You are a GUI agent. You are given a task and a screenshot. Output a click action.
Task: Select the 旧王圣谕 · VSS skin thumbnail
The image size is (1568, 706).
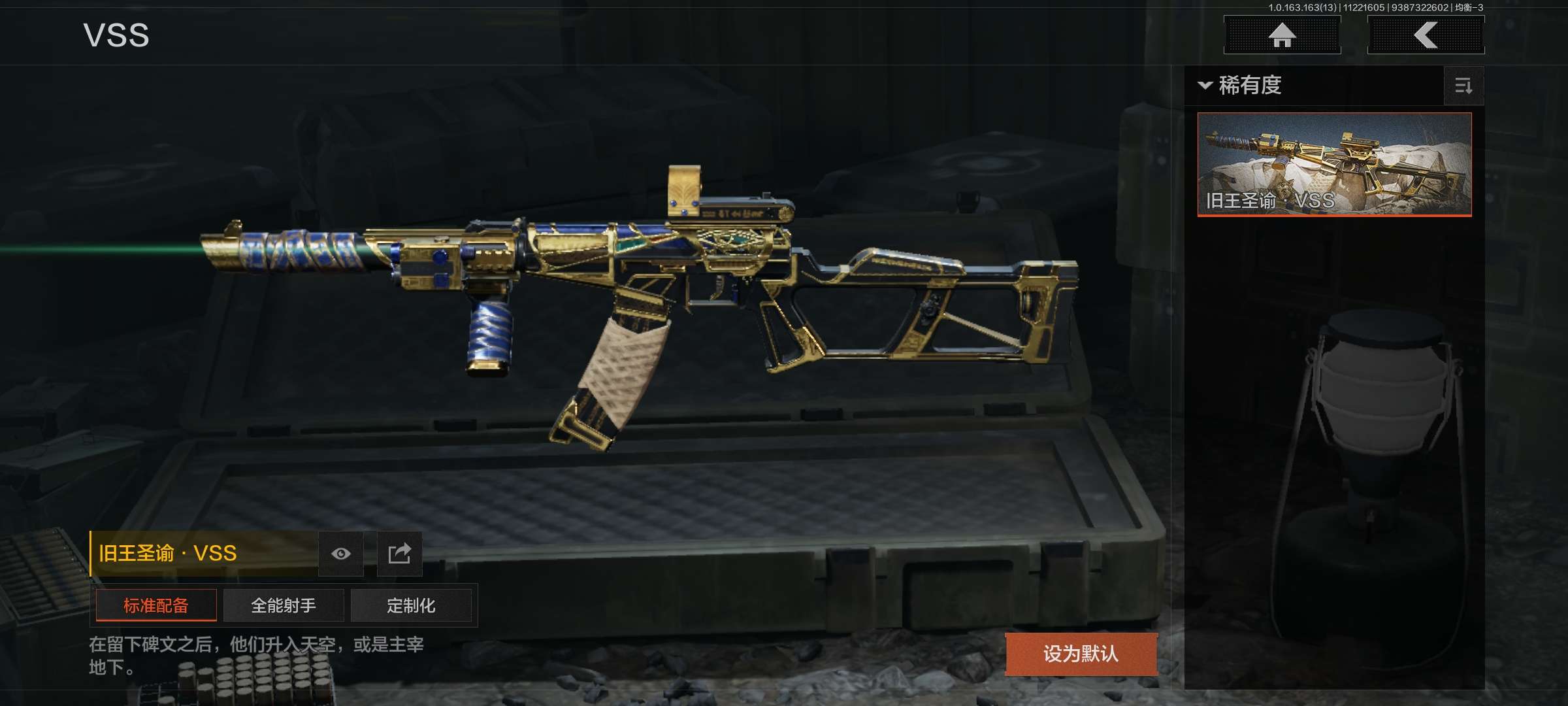(1334, 164)
